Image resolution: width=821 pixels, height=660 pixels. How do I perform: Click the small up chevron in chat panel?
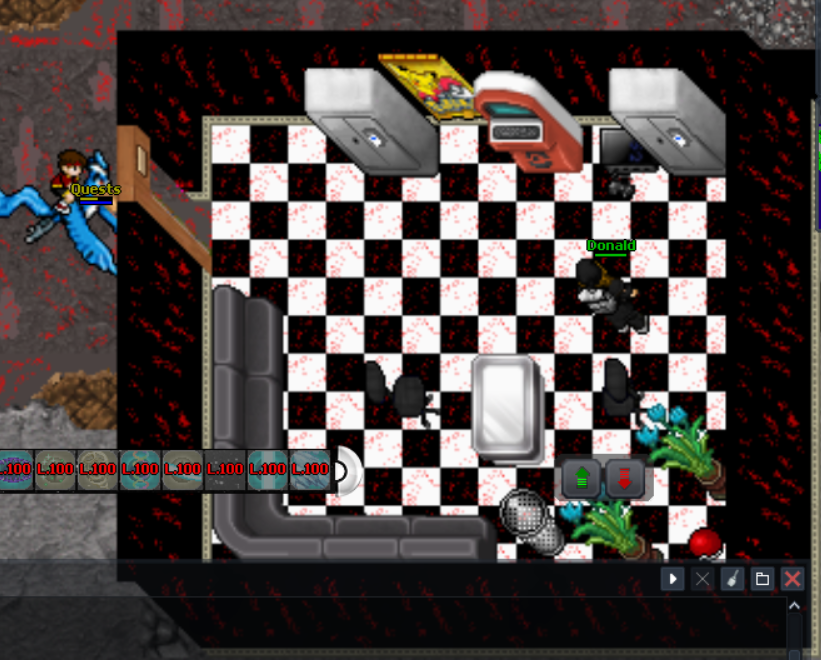pos(795,606)
